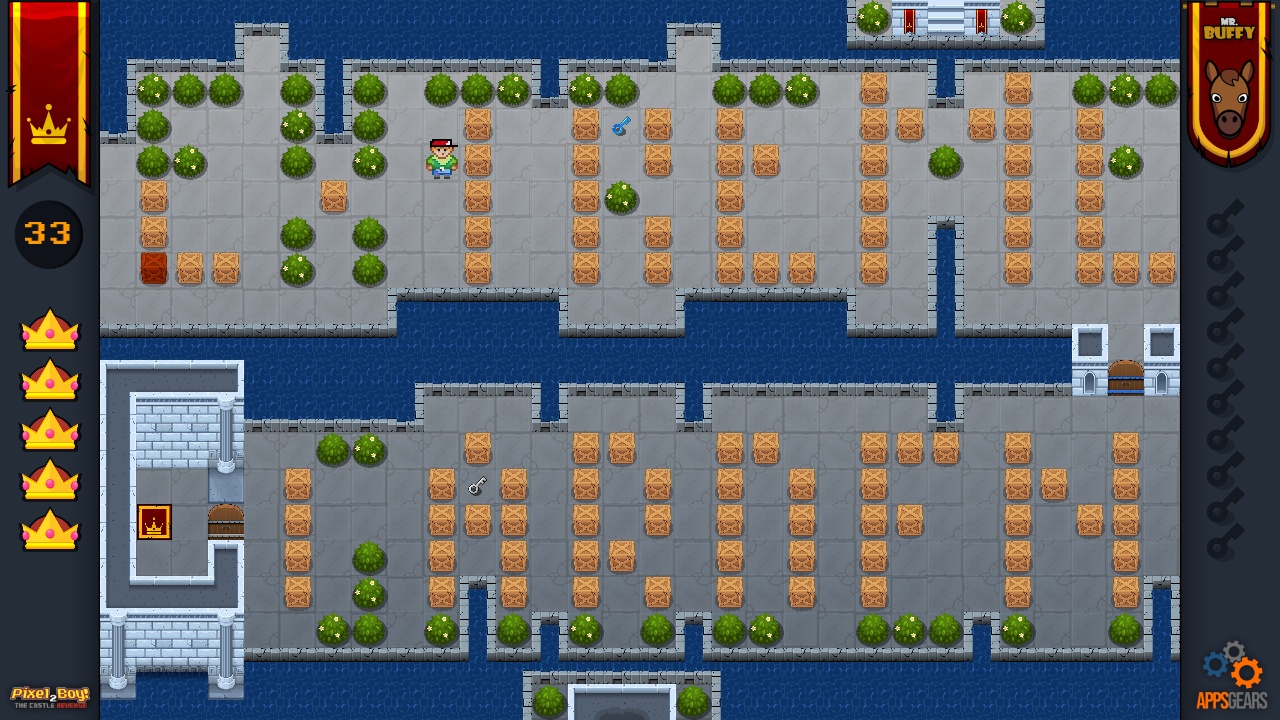Select the player character with the red cap
Screen dimensions: 1280x720
point(441,158)
